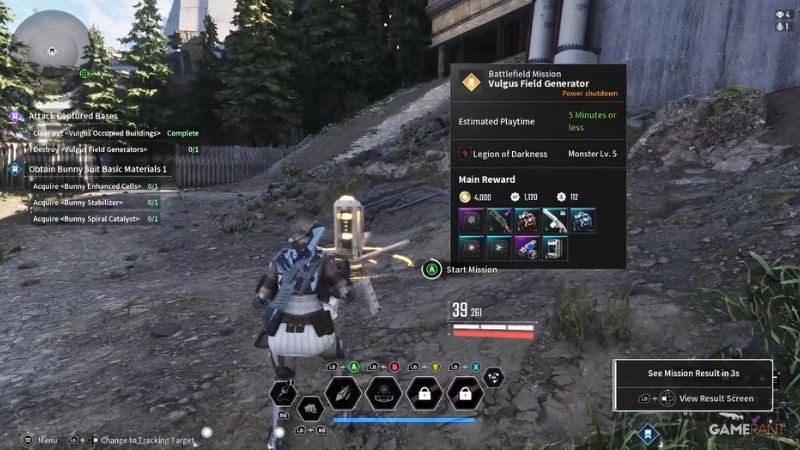Click the Destroy Vulgus Field Generators objective
Screen dimensions: 800x450
(x=90, y=149)
